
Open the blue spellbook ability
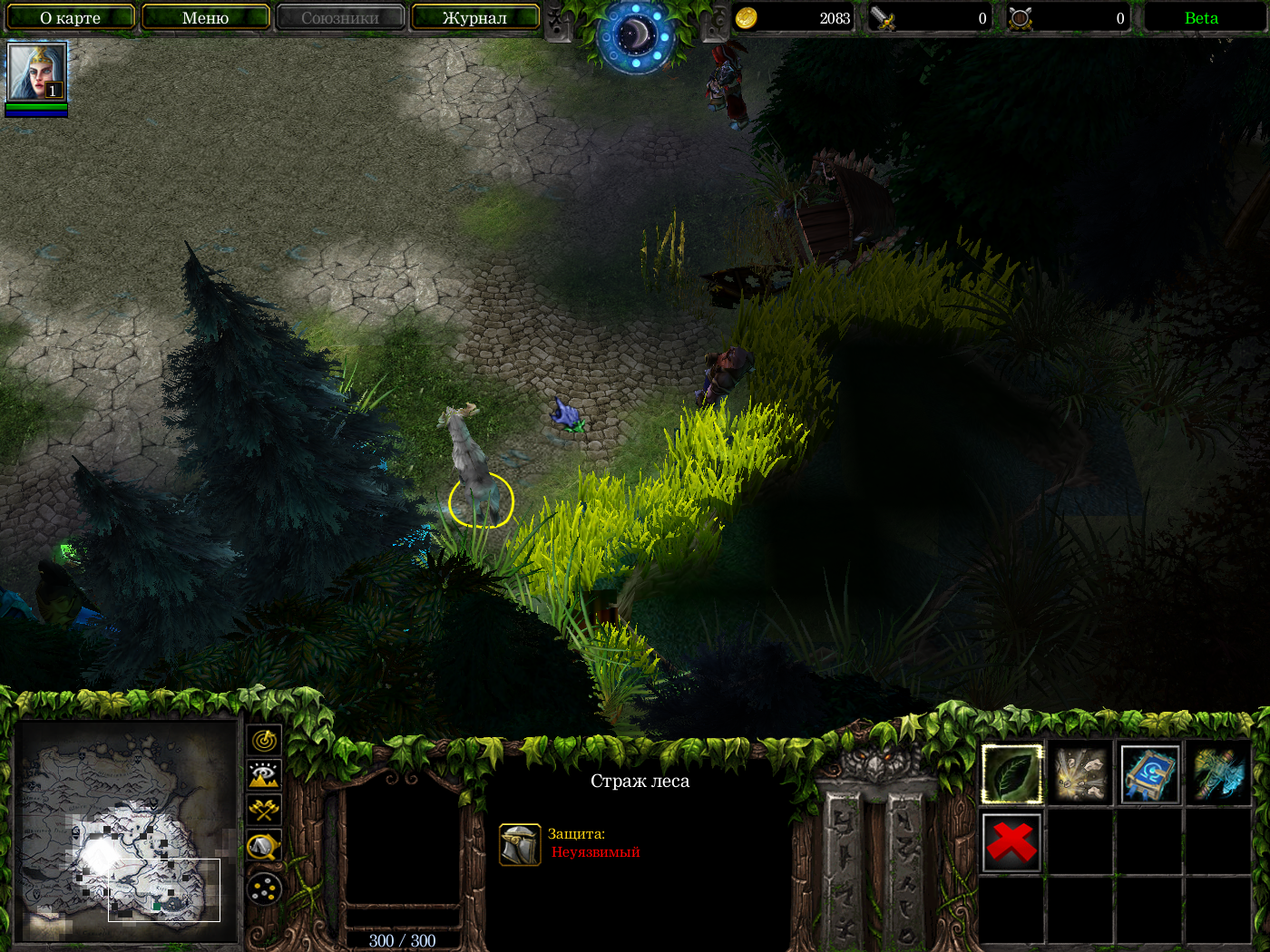[1149, 774]
